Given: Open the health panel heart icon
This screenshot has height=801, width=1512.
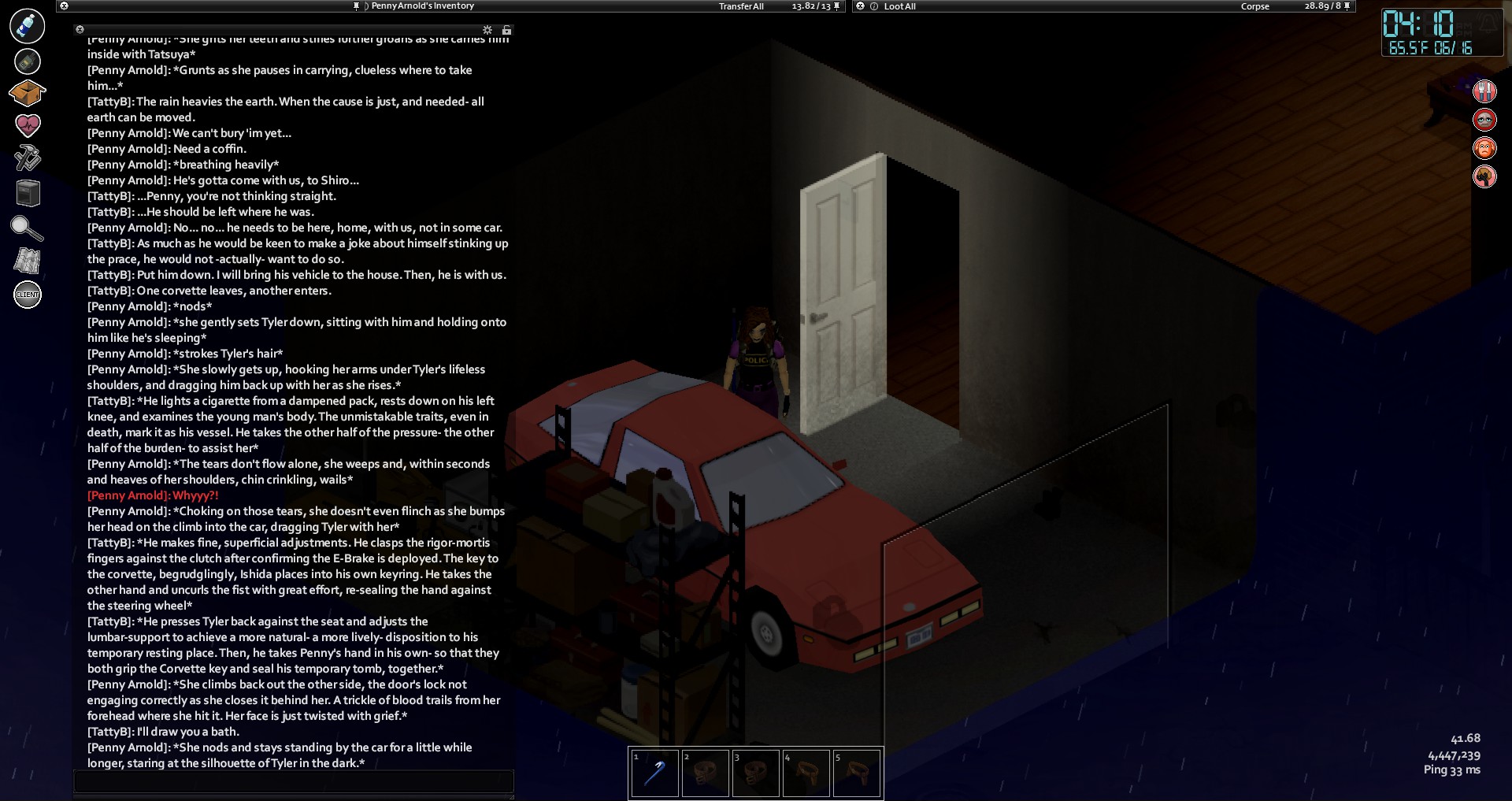Looking at the screenshot, I should (x=28, y=125).
